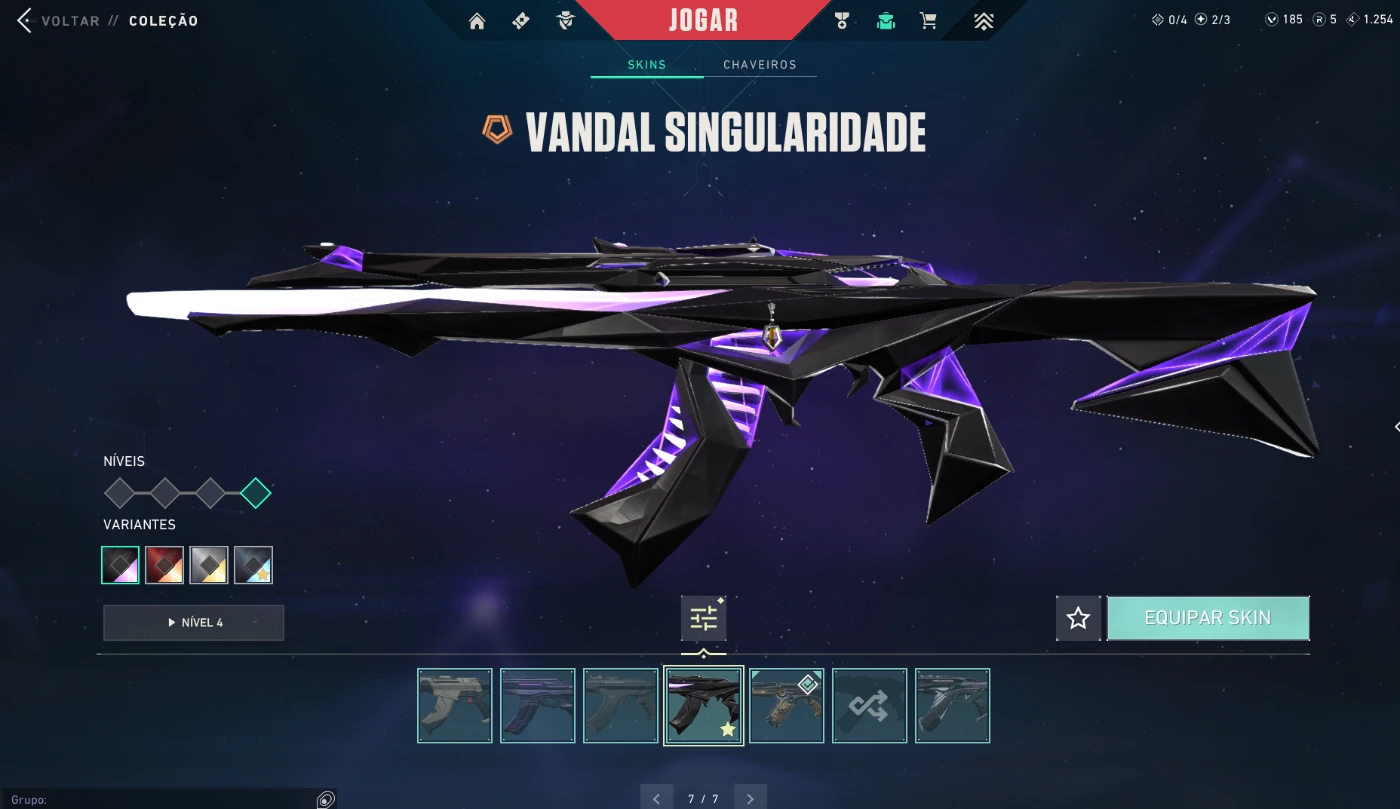Select the highlighted level 4 diamond
Viewport: 1400px width, 809px height.
(256, 493)
